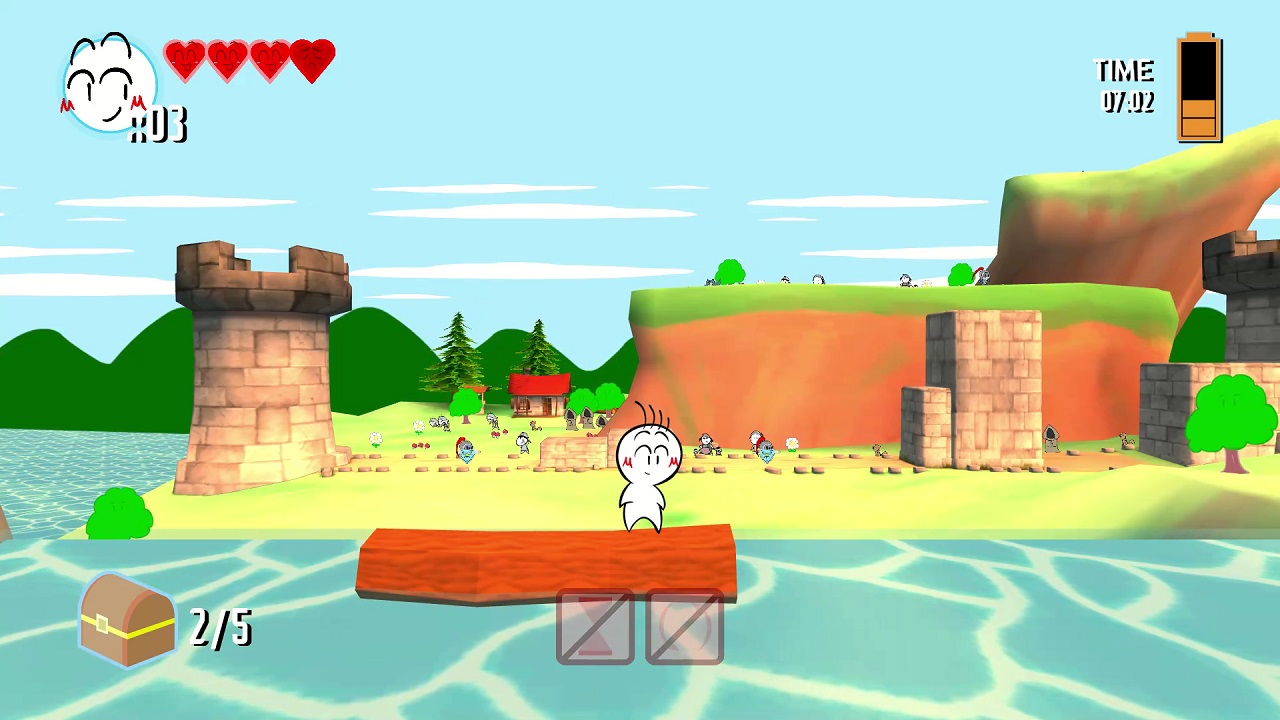Viewport: 1280px width, 720px height.
Task: Click the x03 lives counter
Action: pyautogui.click(x=160, y=125)
